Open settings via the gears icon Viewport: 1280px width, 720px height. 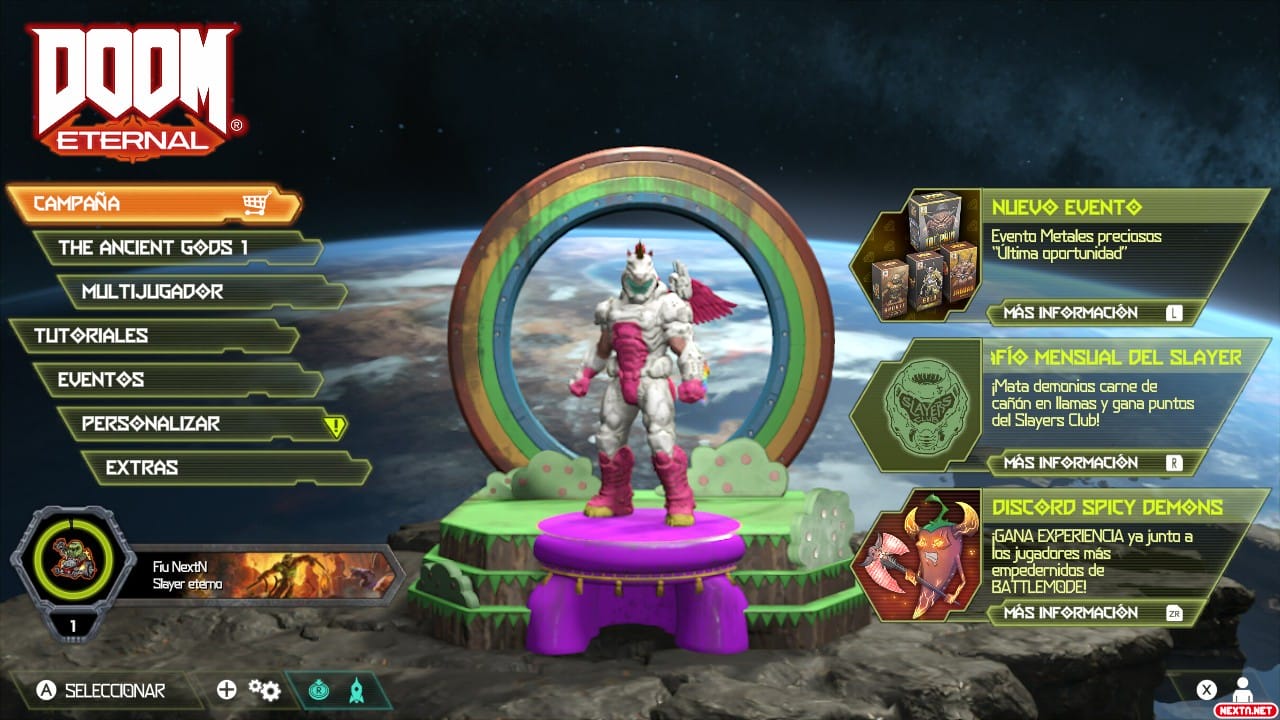(264, 690)
